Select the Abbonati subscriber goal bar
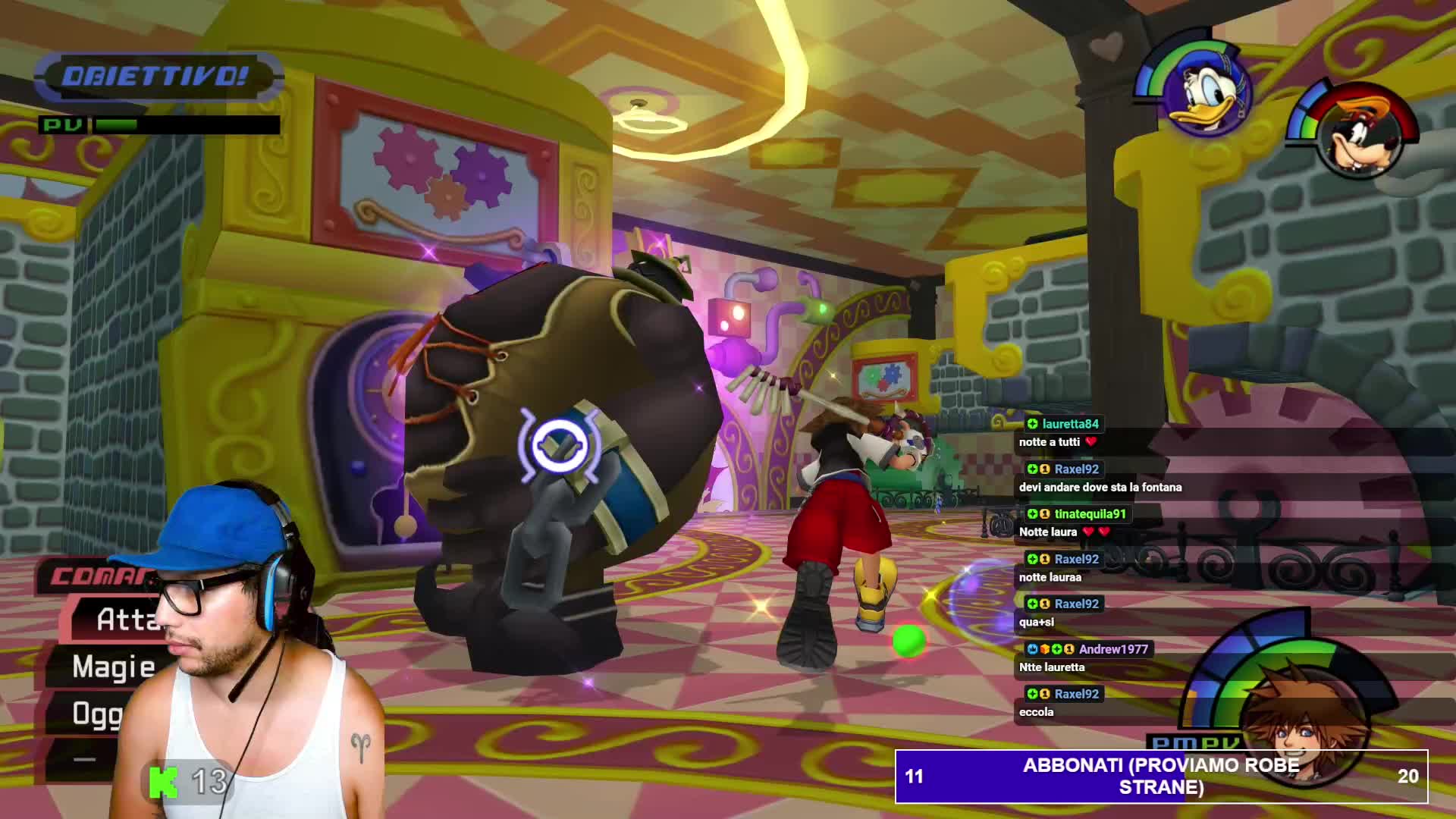 click(1161, 776)
